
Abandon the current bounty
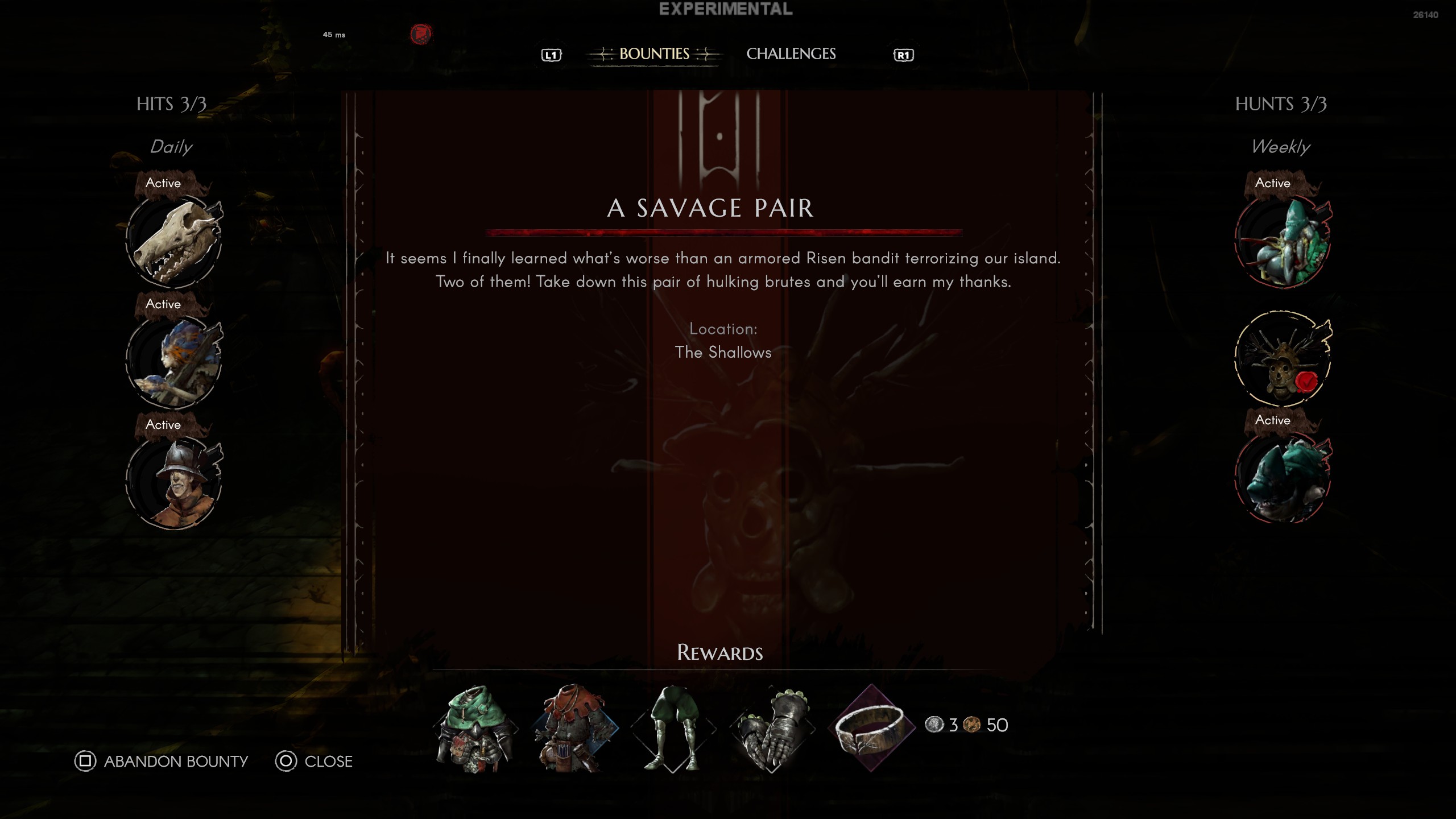click(x=162, y=761)
